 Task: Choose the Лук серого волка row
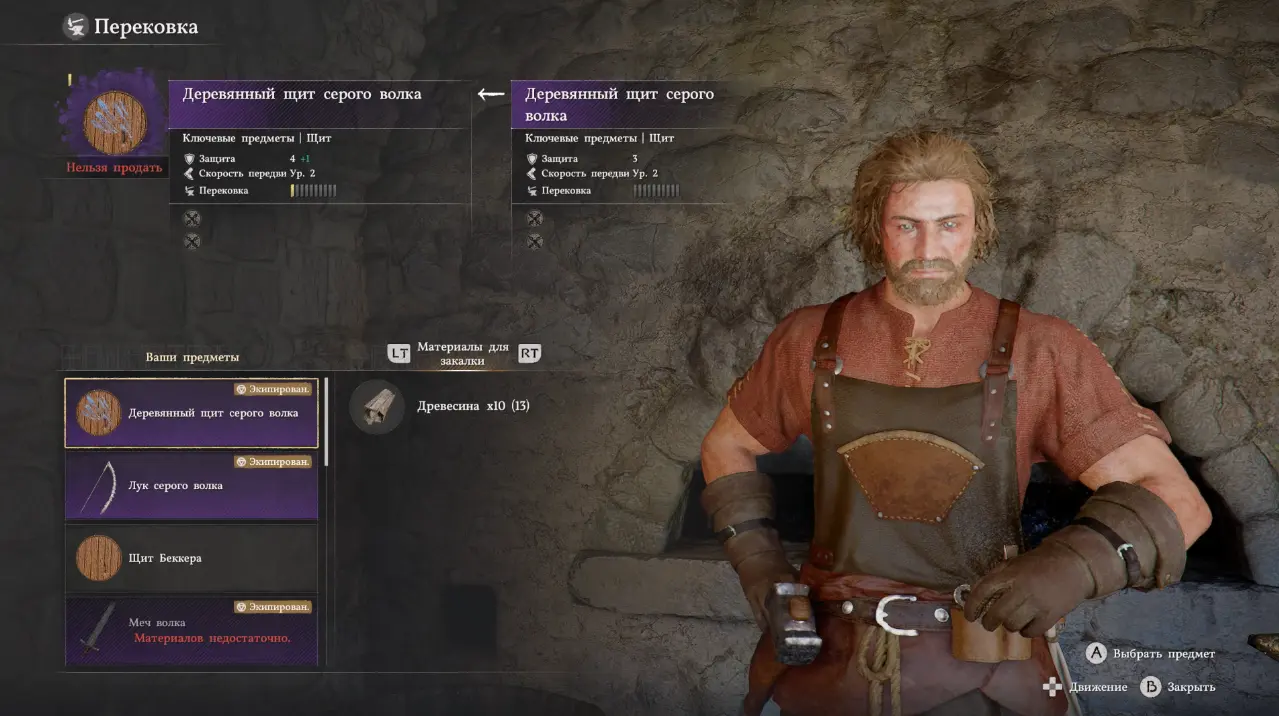191,486
